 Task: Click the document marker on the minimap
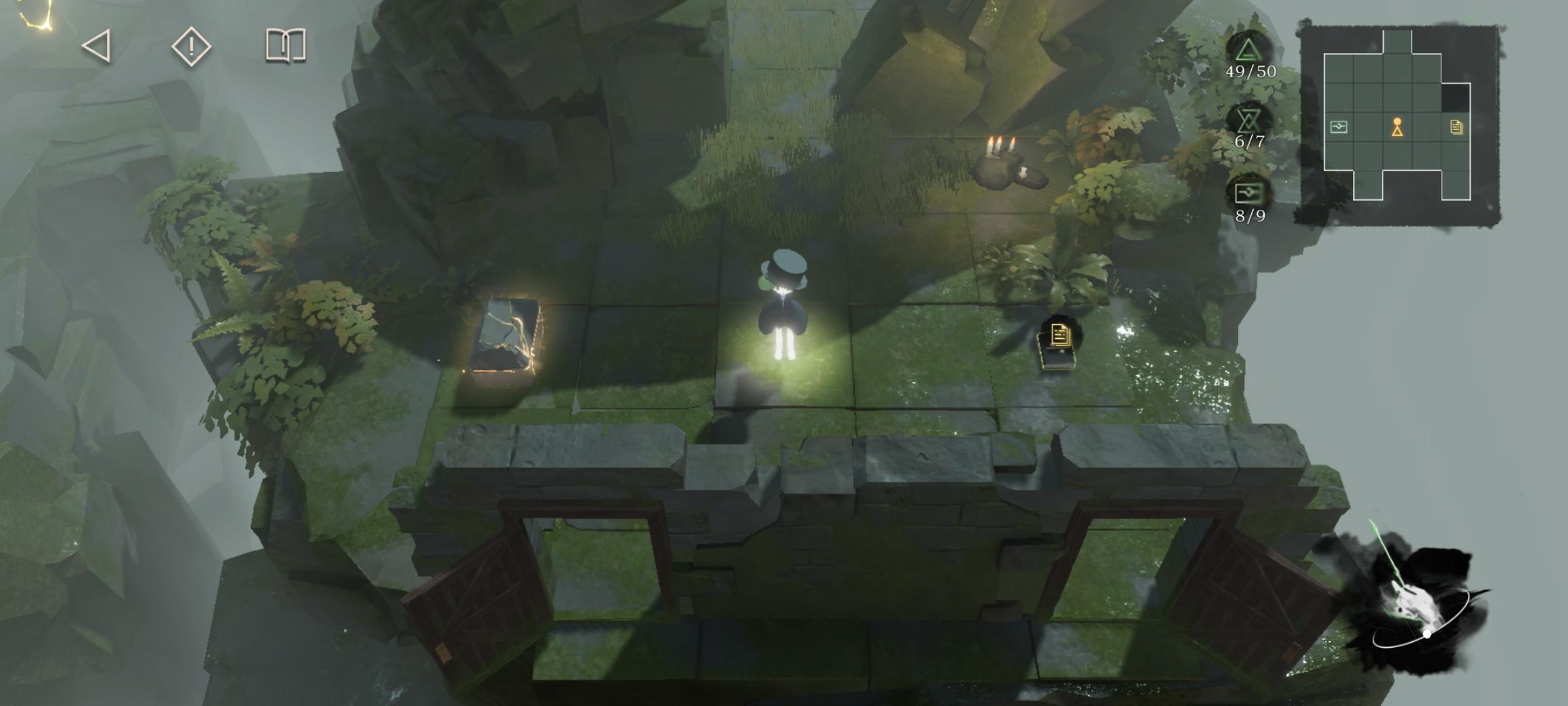point(1456,127)
